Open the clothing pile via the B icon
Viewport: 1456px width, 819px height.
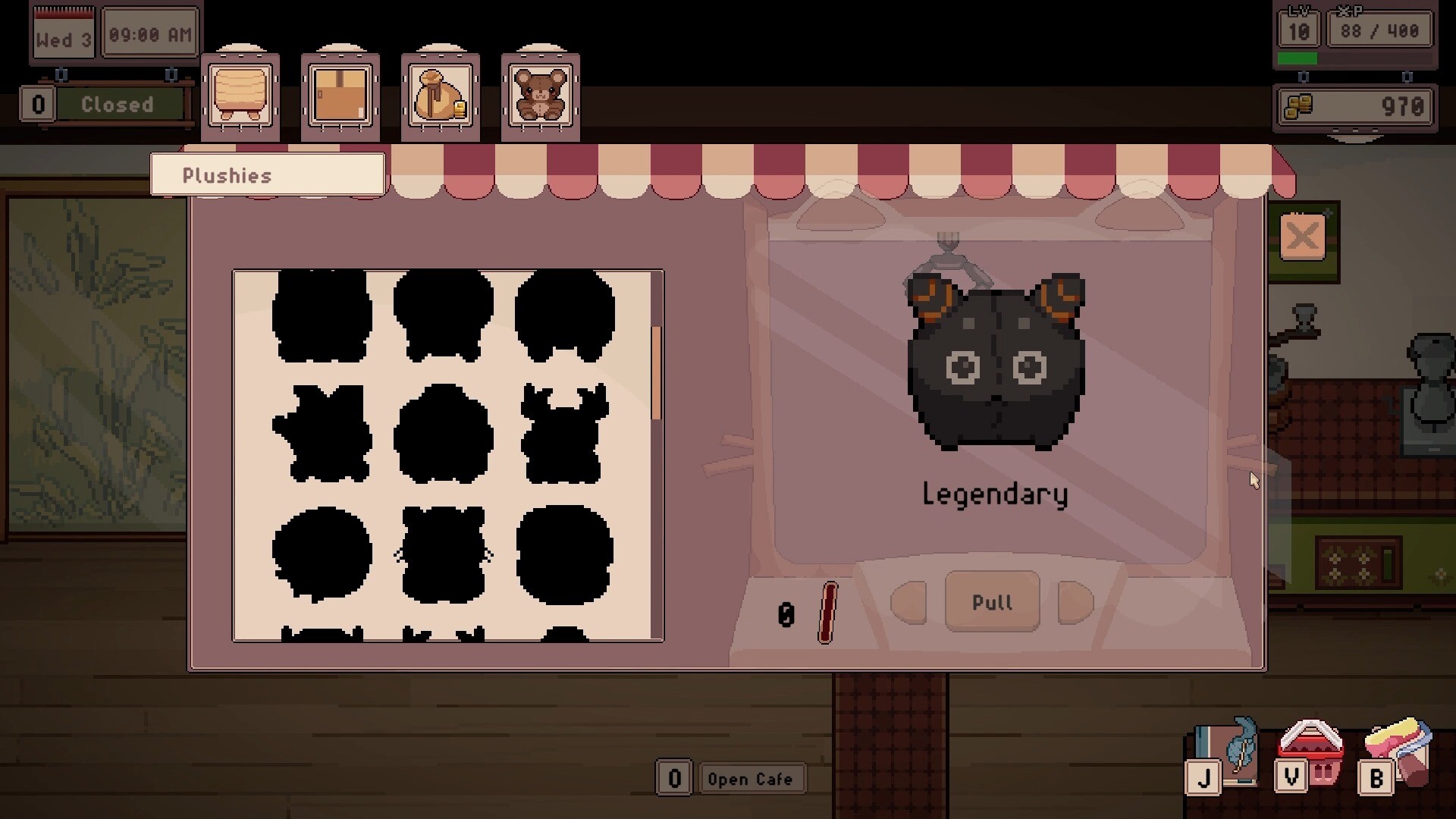click(x=1376, y=775)
